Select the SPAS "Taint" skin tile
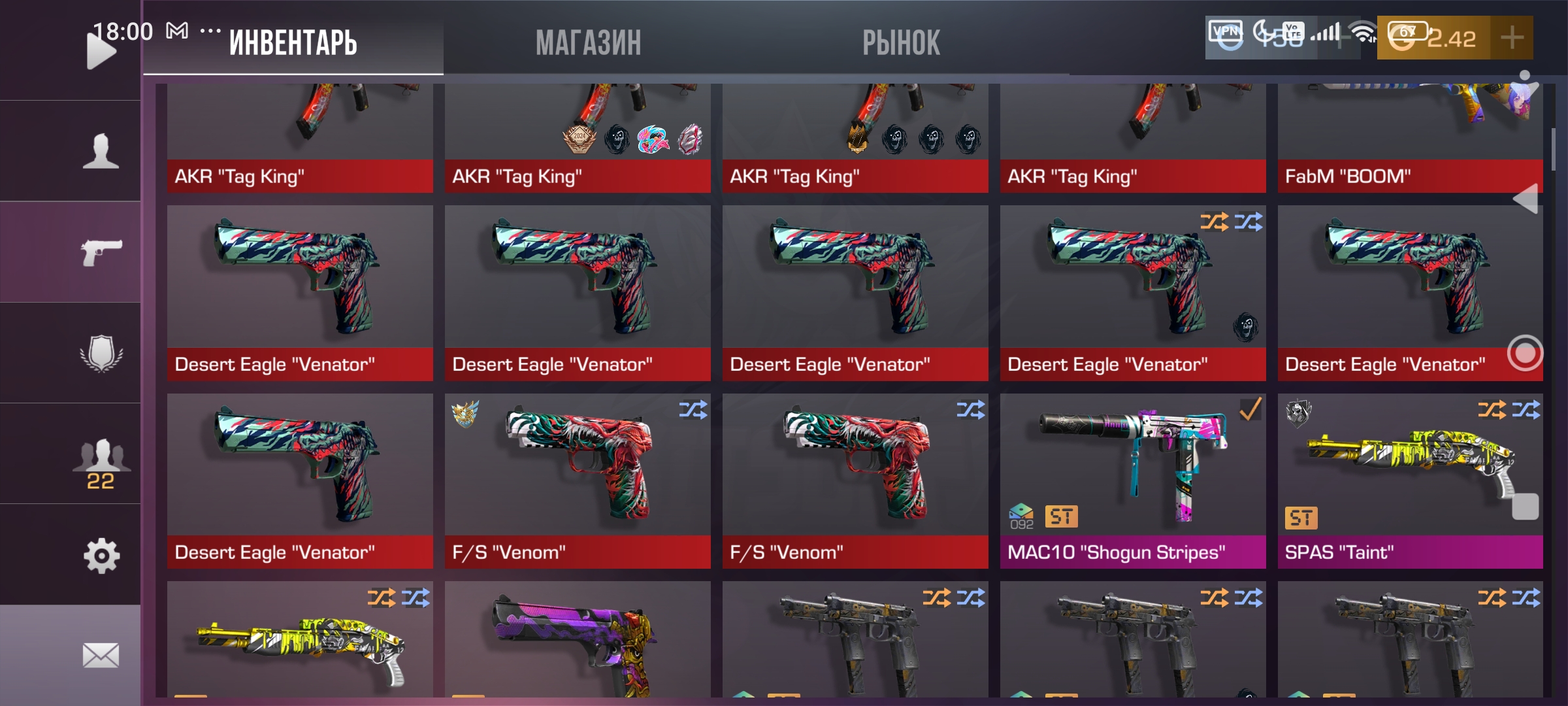 click(1410, 480)
